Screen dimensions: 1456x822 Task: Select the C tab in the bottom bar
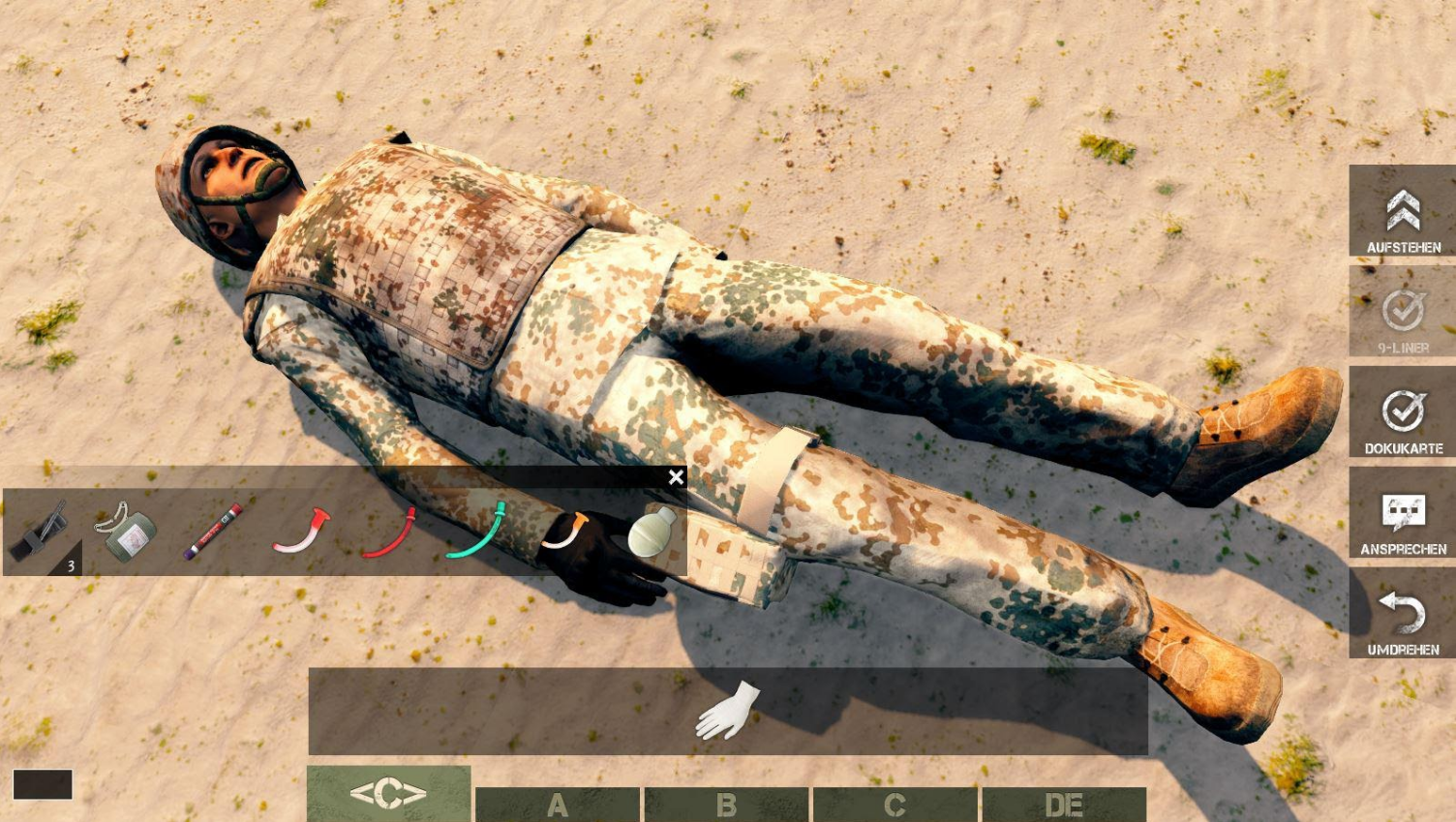895,804
